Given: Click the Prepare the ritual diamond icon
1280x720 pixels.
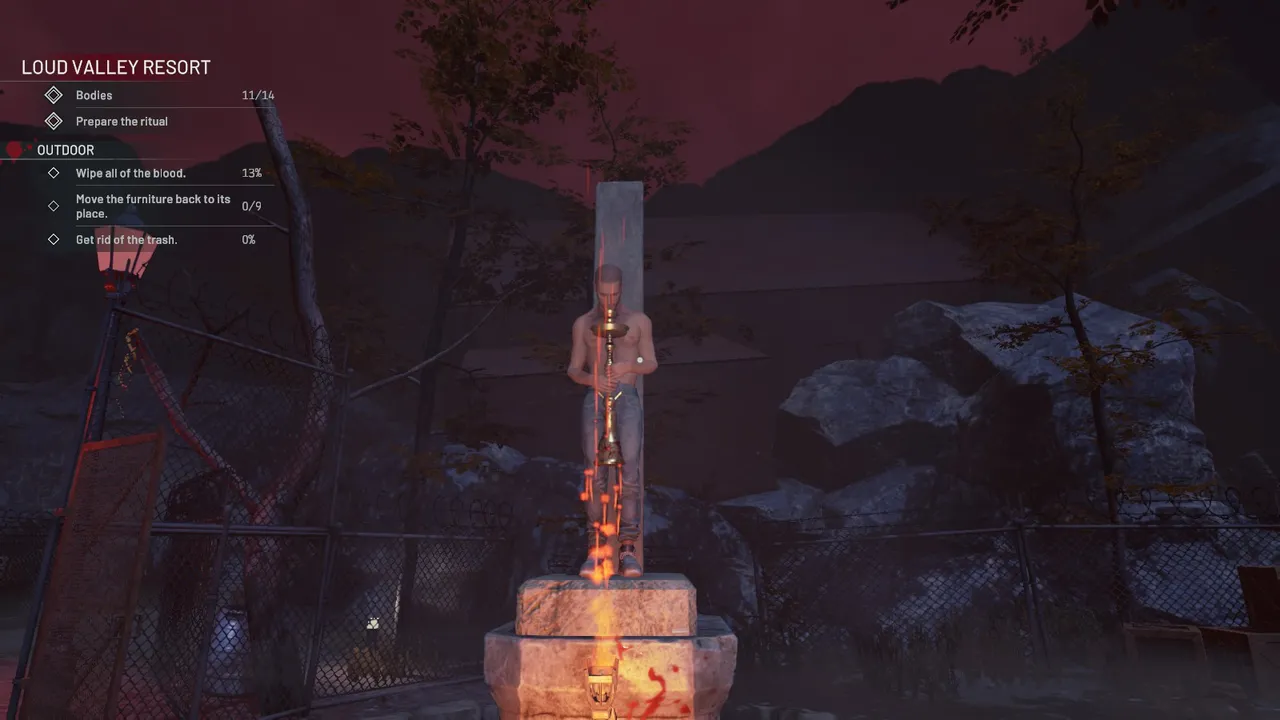Looking at the screenshot, I should pyautogui.click(x=55, y=121).
